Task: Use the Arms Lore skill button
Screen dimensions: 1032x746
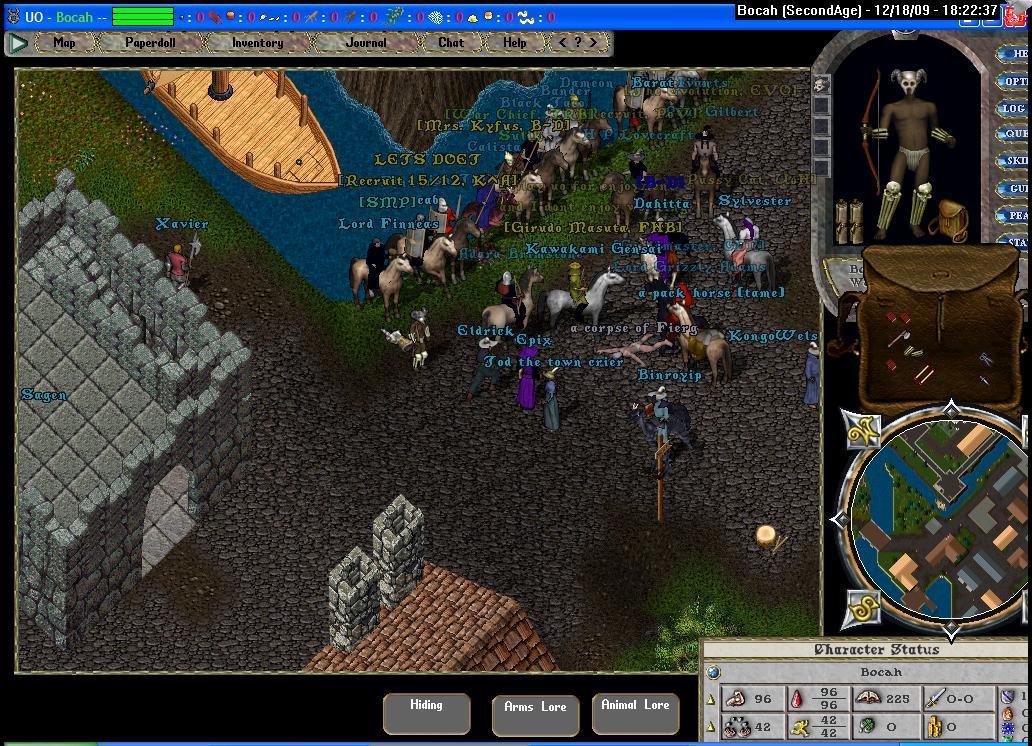Action: point(535,714)
